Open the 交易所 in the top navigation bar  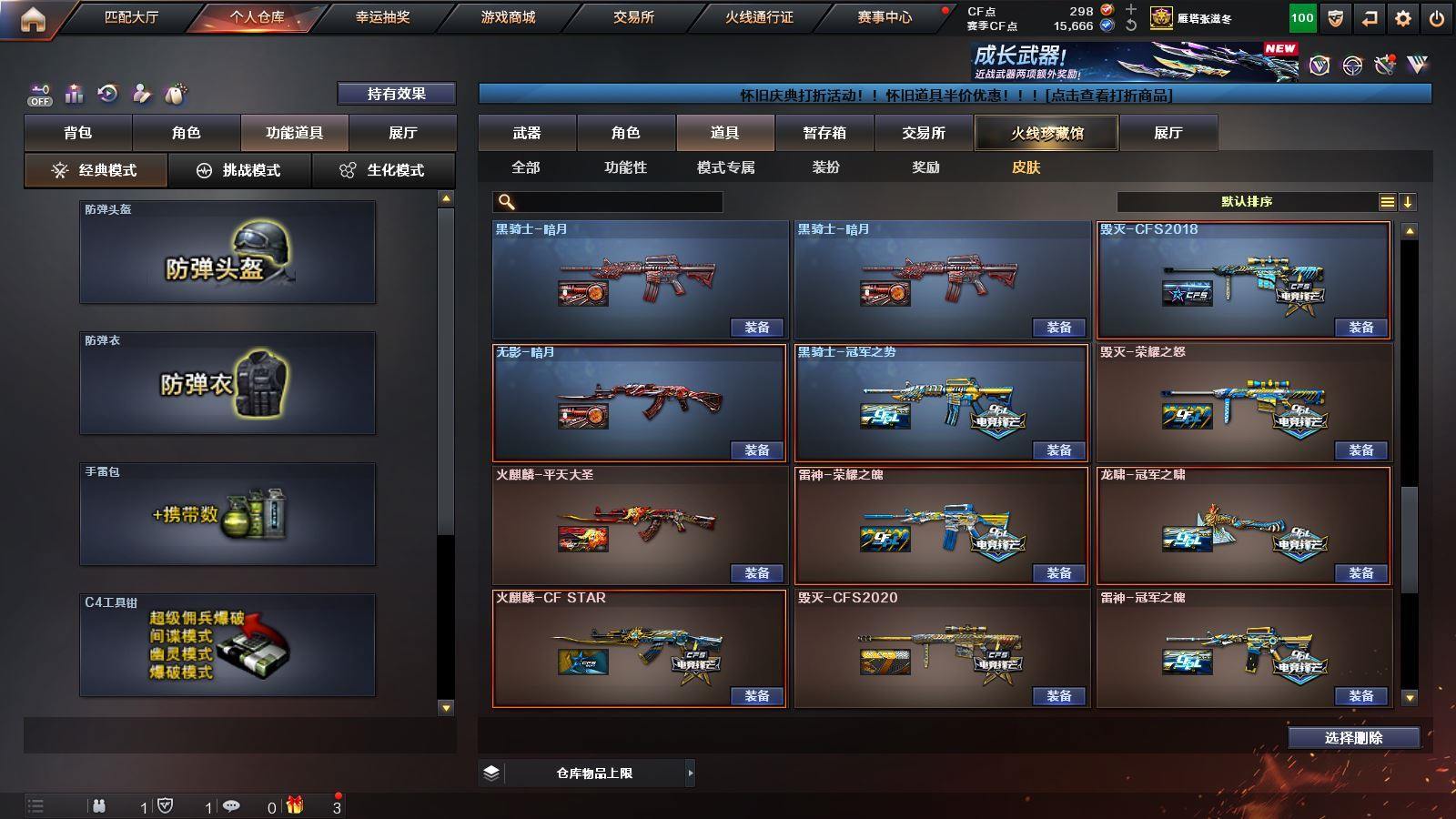tap(633, 17)
